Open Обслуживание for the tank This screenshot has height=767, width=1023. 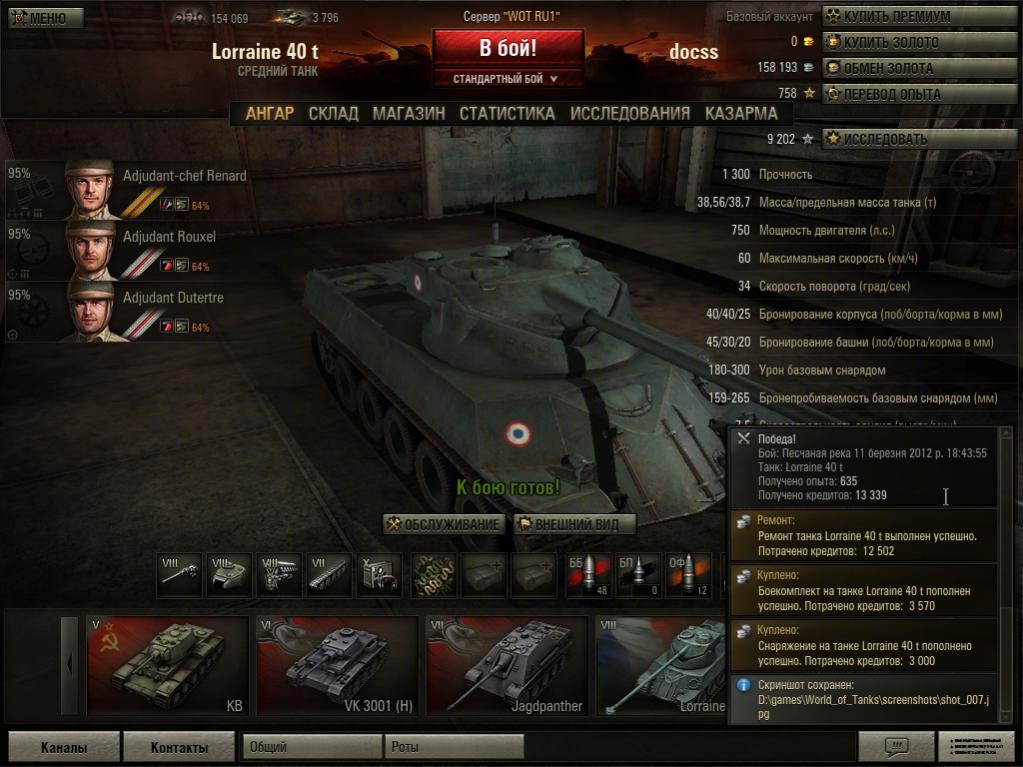tap(444, 524)
